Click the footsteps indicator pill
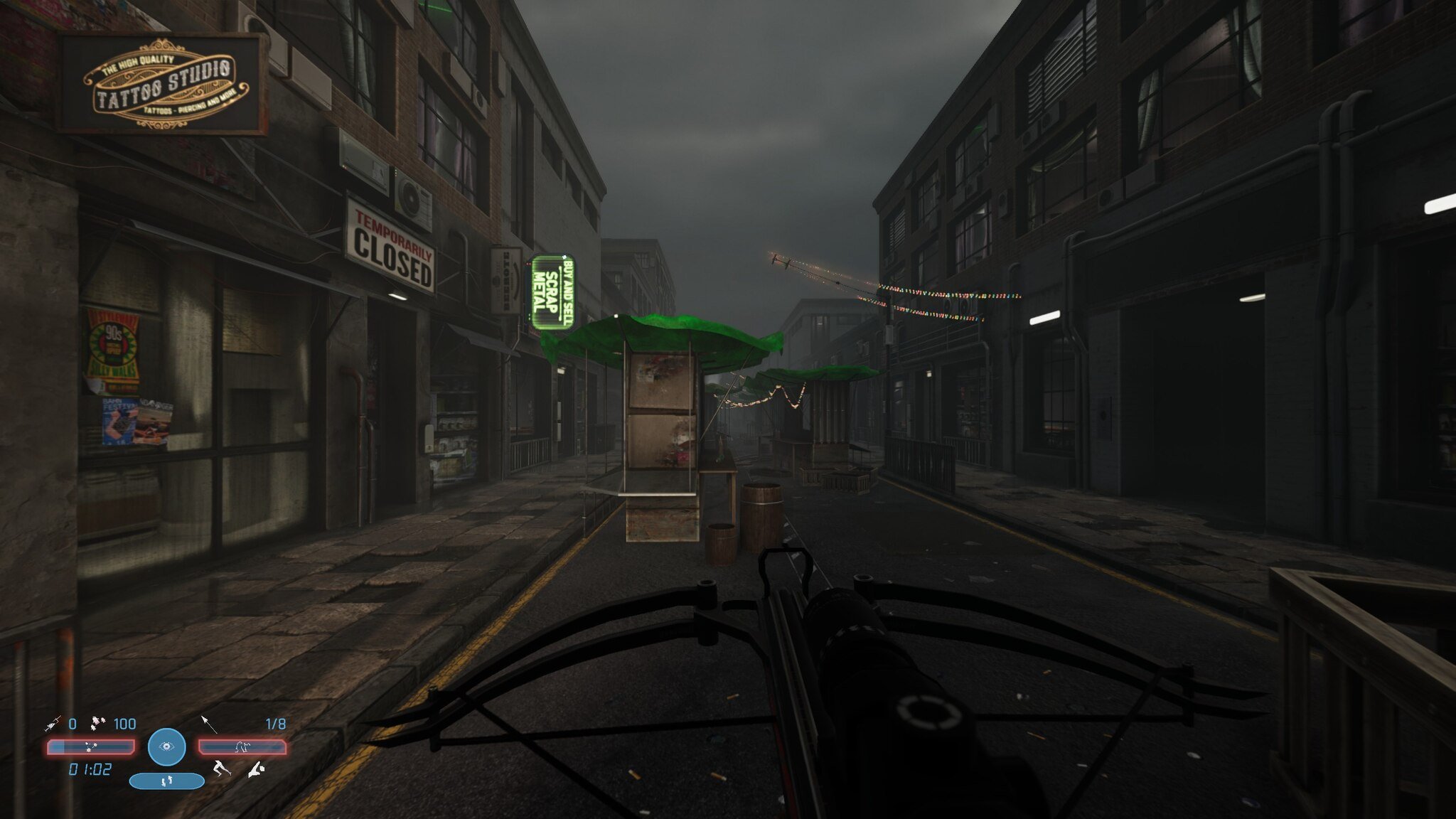 click(x=167, y=781)
